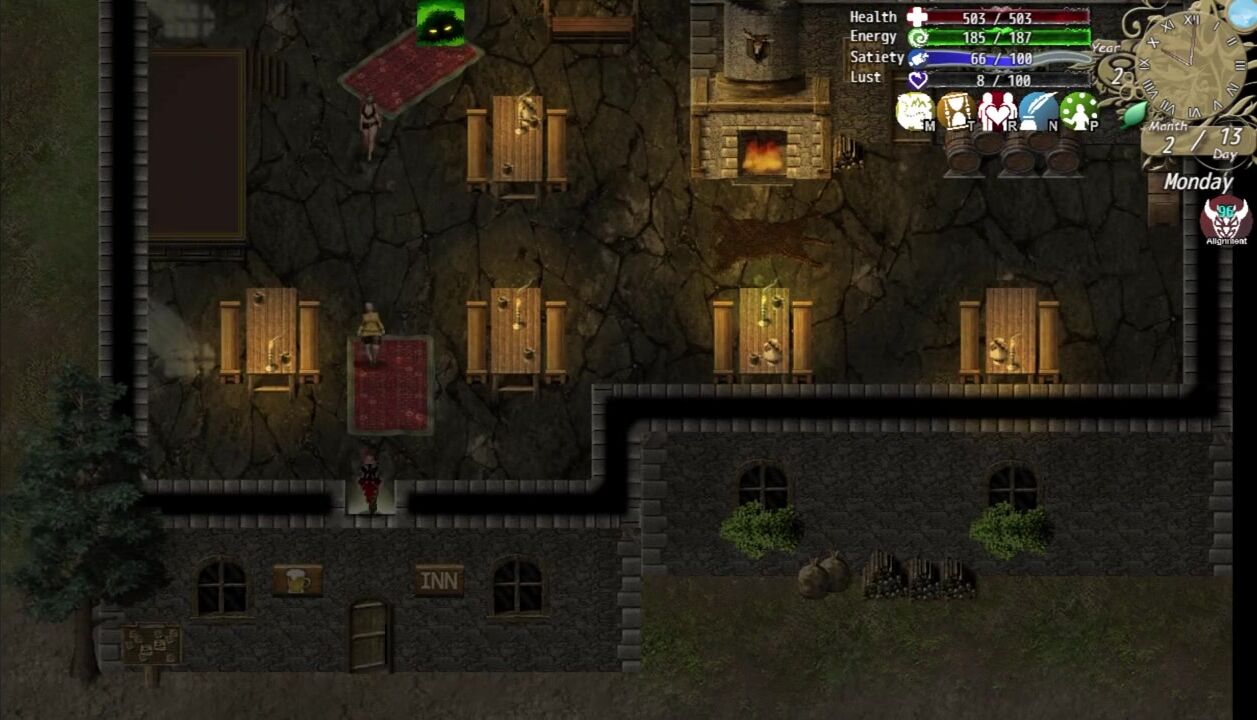Click the hourglass time icon labeled T

click(x=956, y=111)
